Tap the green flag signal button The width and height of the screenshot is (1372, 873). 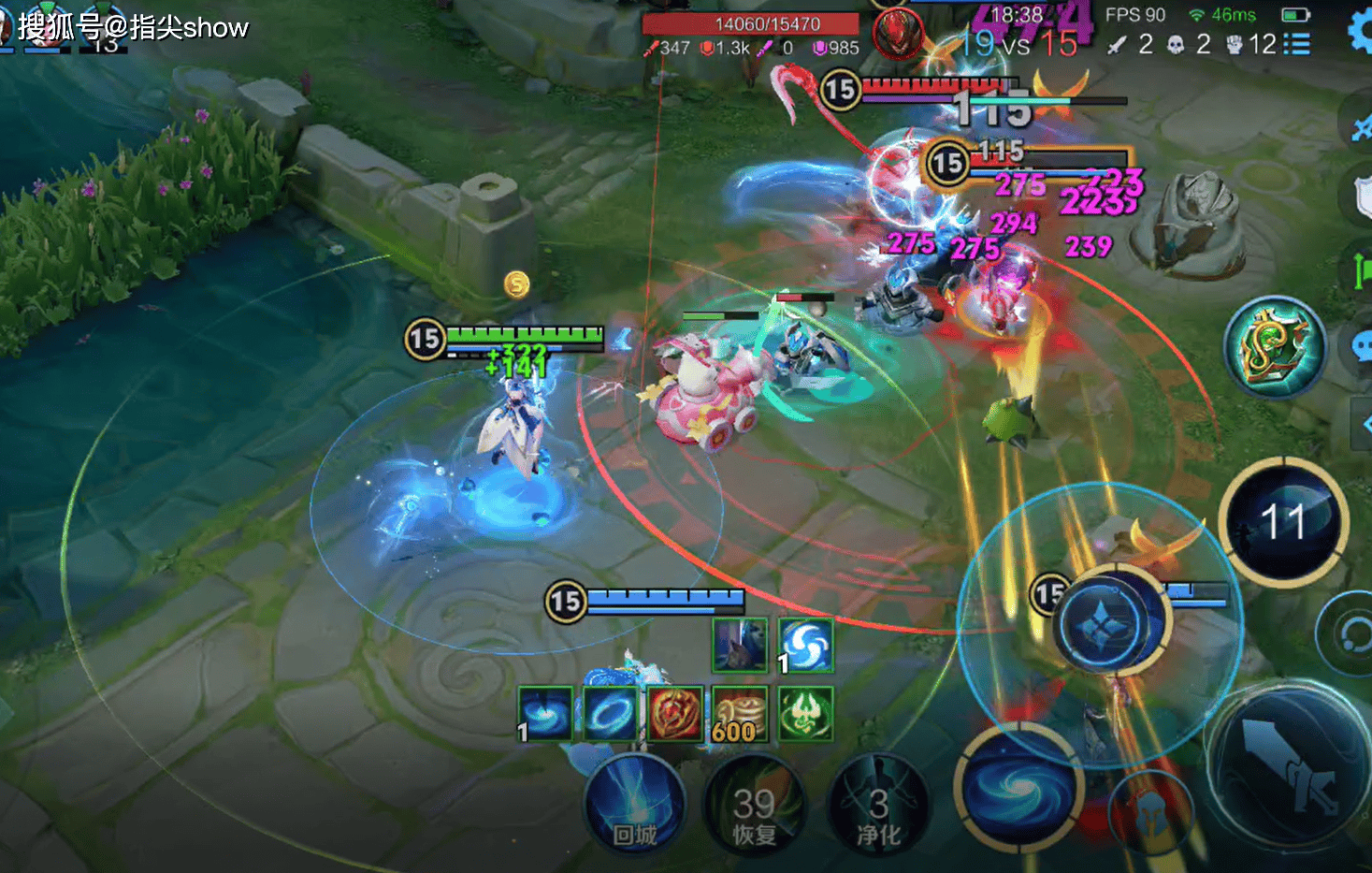(x=1362, y=270)
